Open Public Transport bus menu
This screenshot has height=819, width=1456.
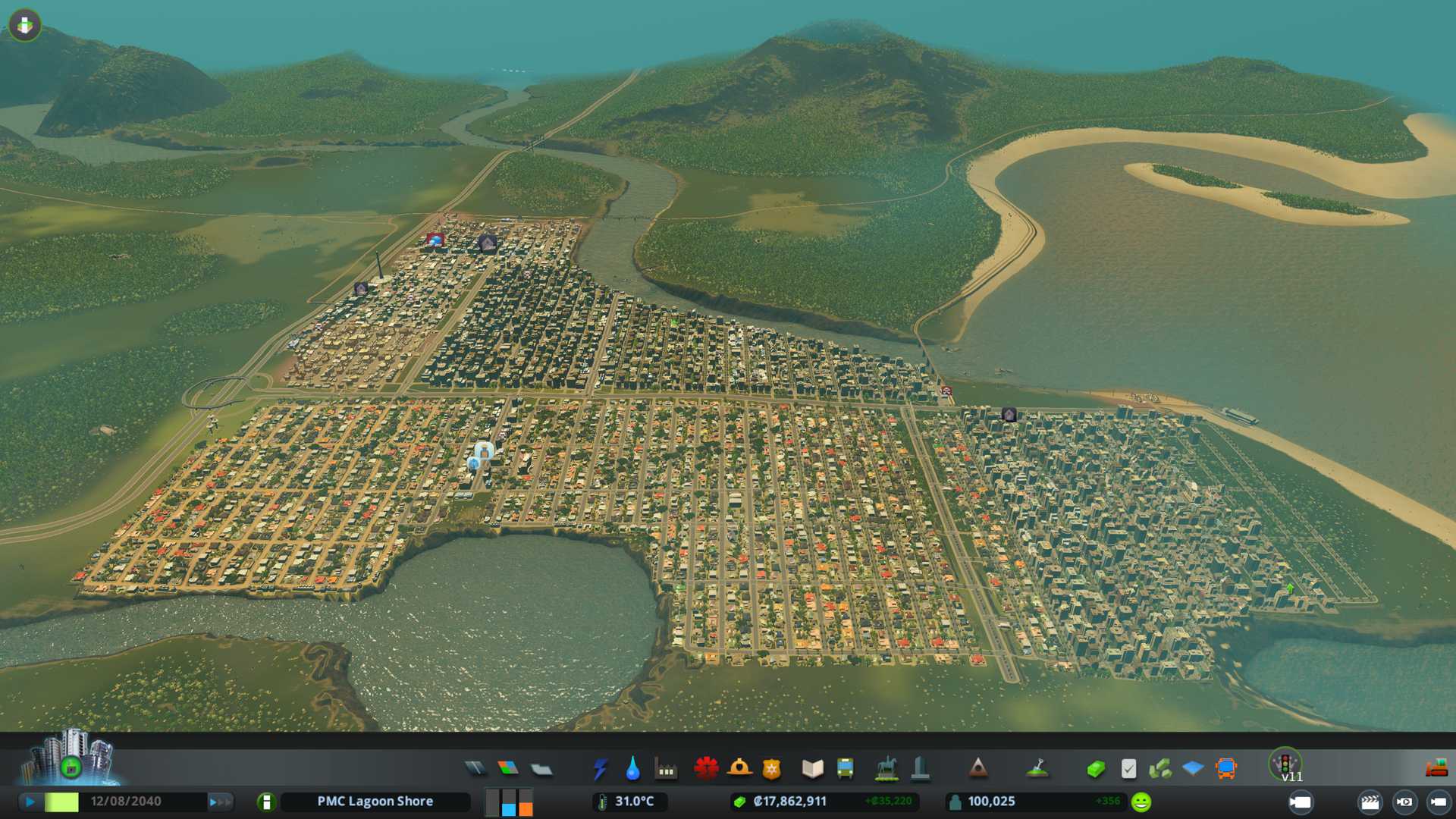point(845,769)
